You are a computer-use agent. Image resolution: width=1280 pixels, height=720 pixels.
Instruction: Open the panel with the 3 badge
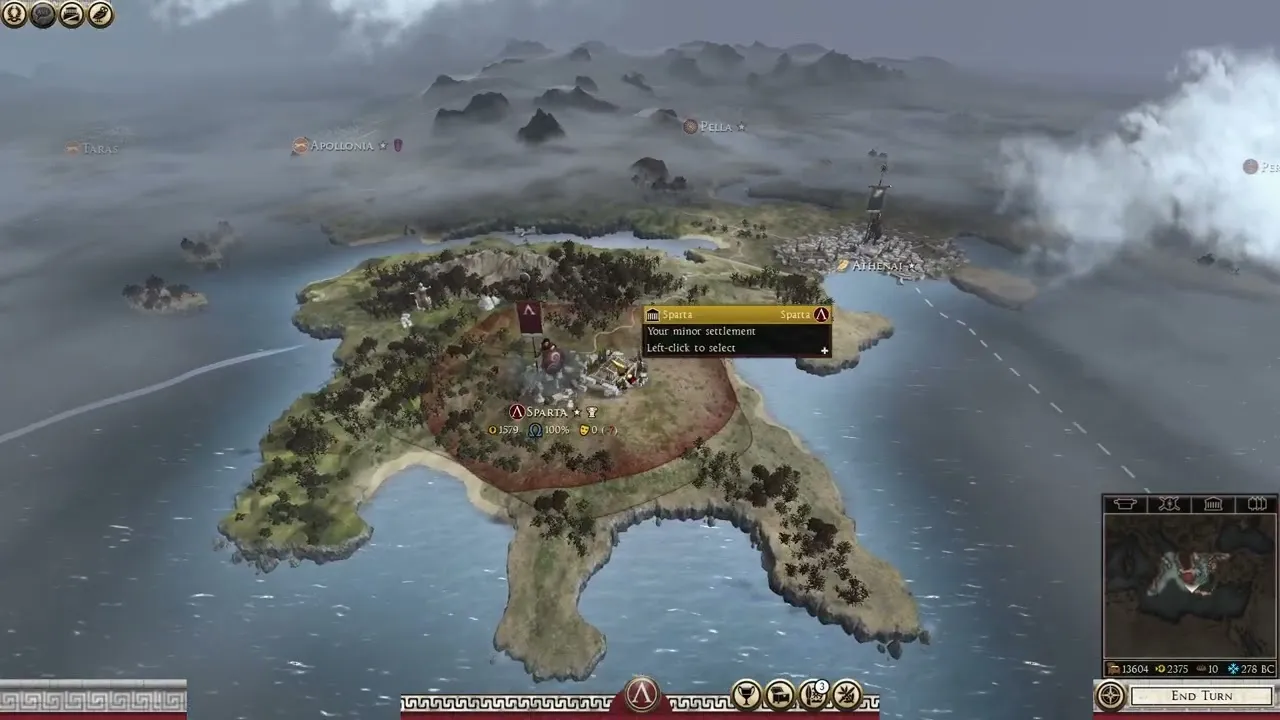(x=813, y=695)
